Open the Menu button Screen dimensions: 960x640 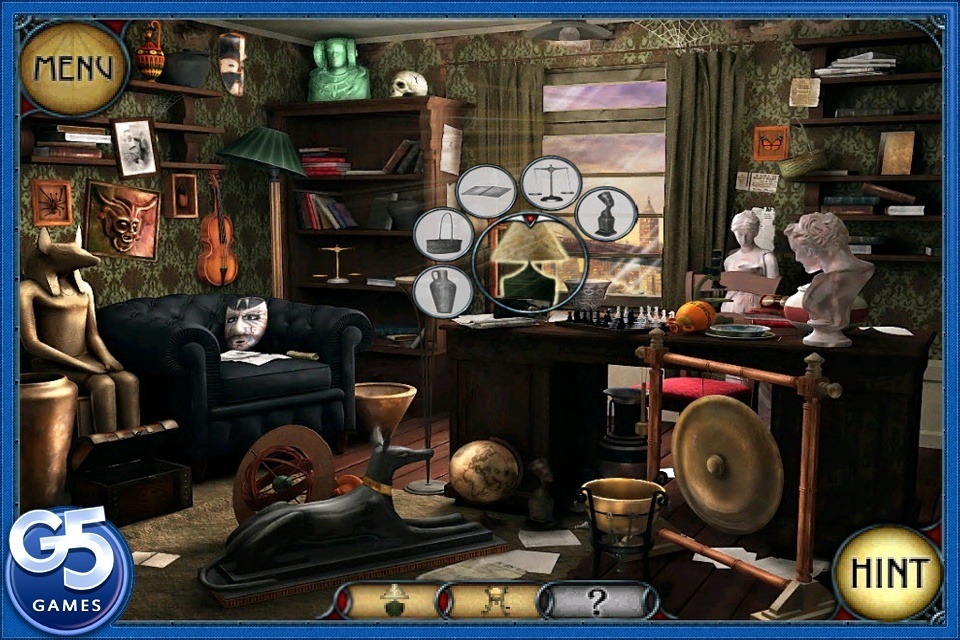click(72, 68)
